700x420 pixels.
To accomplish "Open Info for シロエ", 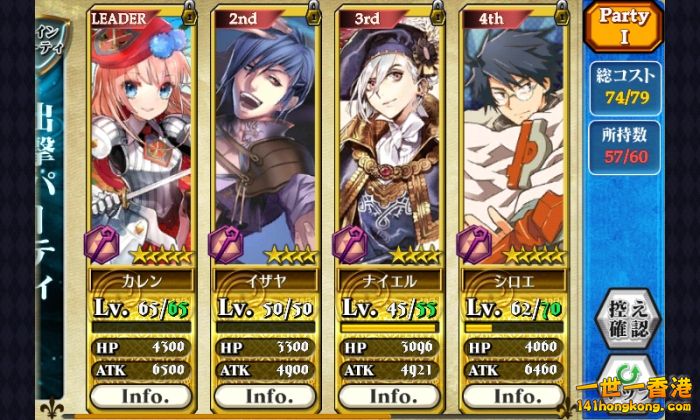I will 514,395.
